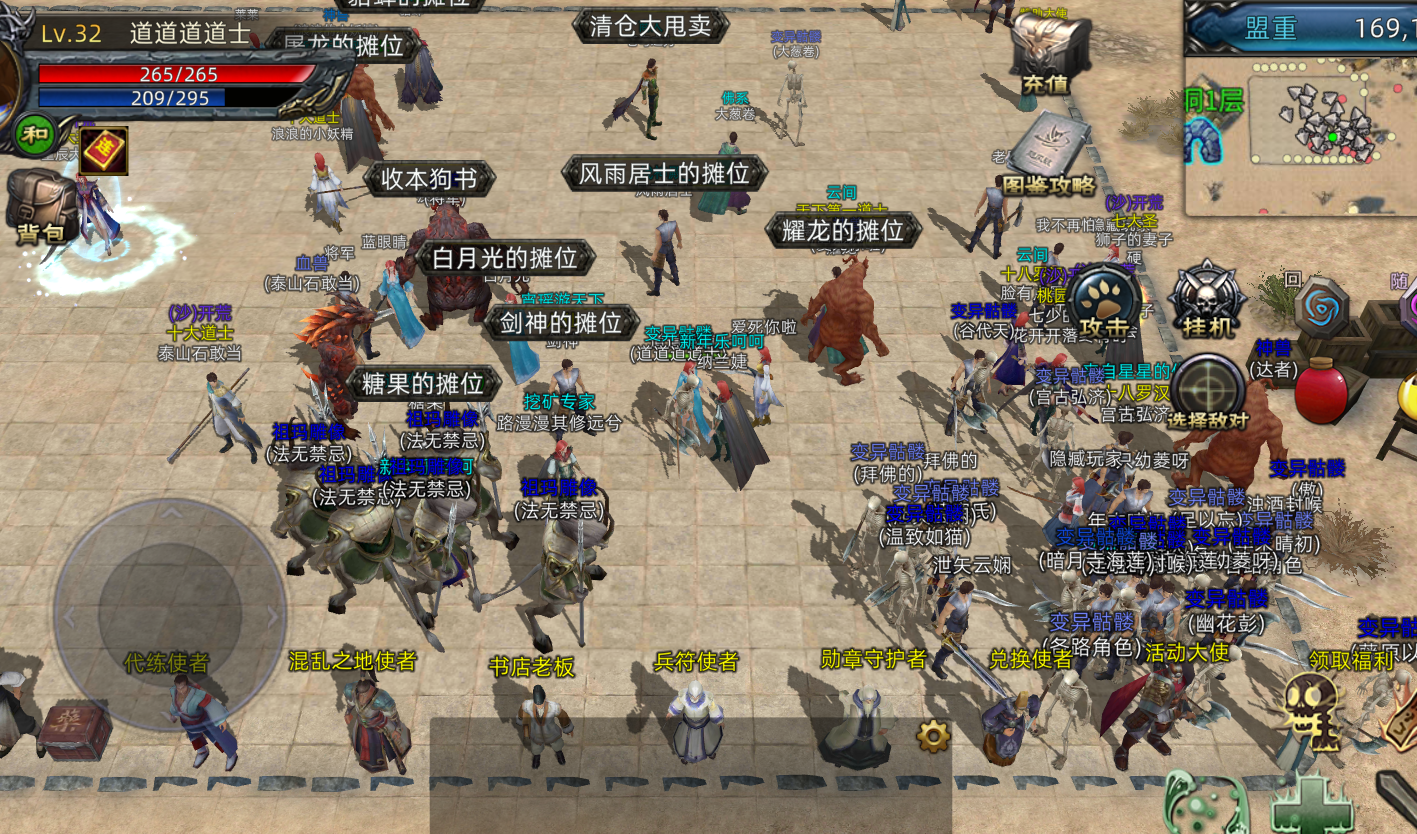Tap the 攻击 paw attack button
1417x834 pixels.
pyautogui.click(x=1104, y=302)
